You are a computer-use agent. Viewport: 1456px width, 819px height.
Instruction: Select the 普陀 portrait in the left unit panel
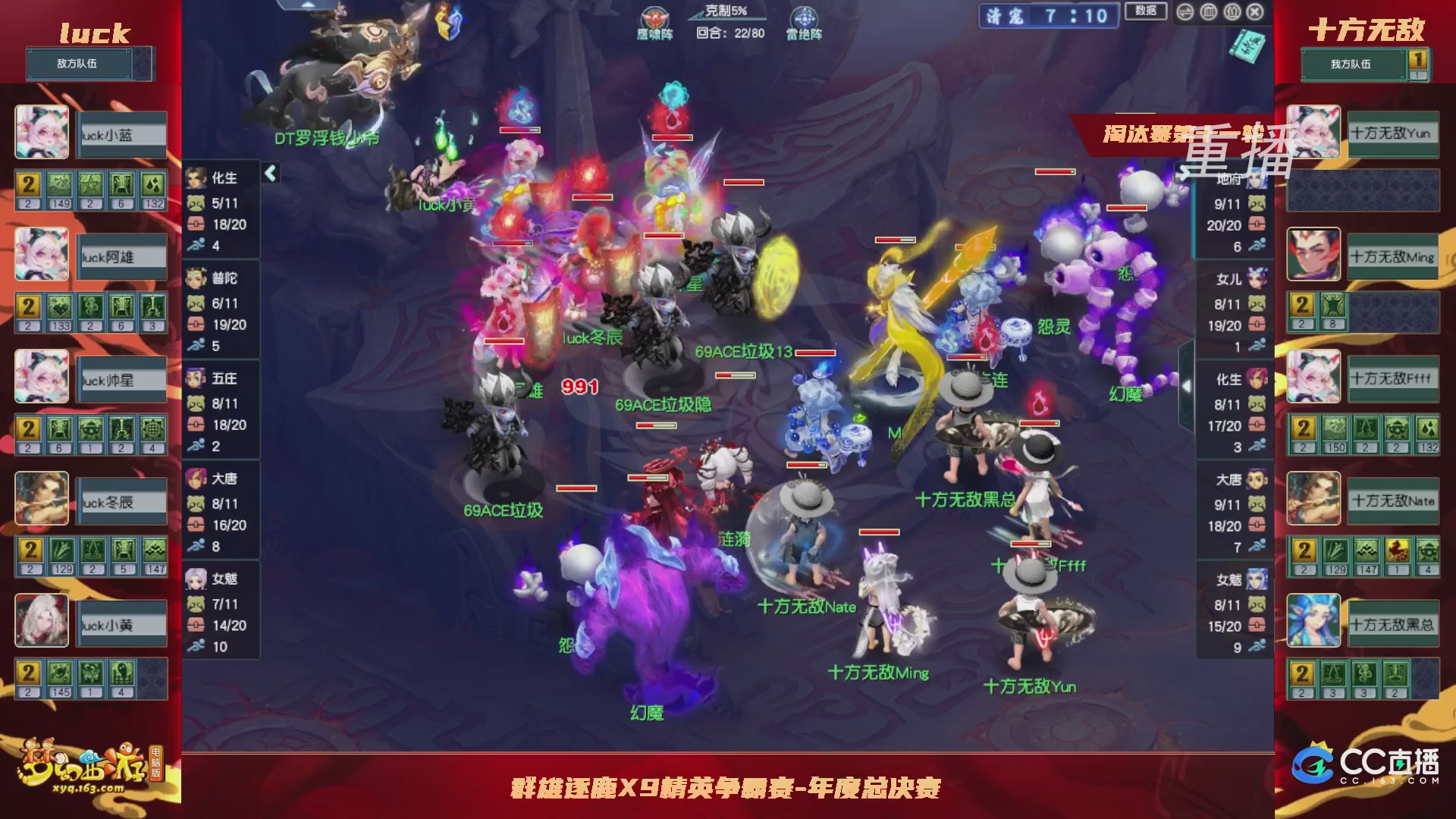click(196, 278)
